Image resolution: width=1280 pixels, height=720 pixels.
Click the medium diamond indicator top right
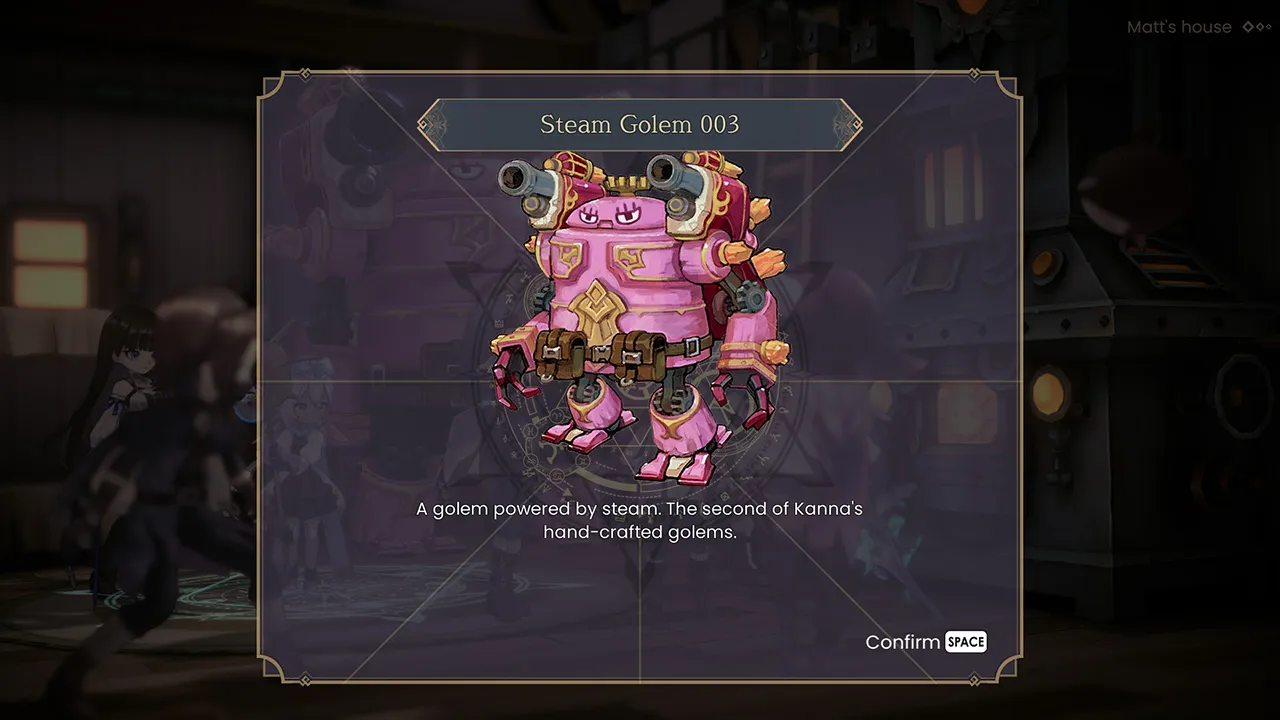(x=1261, y=27)
